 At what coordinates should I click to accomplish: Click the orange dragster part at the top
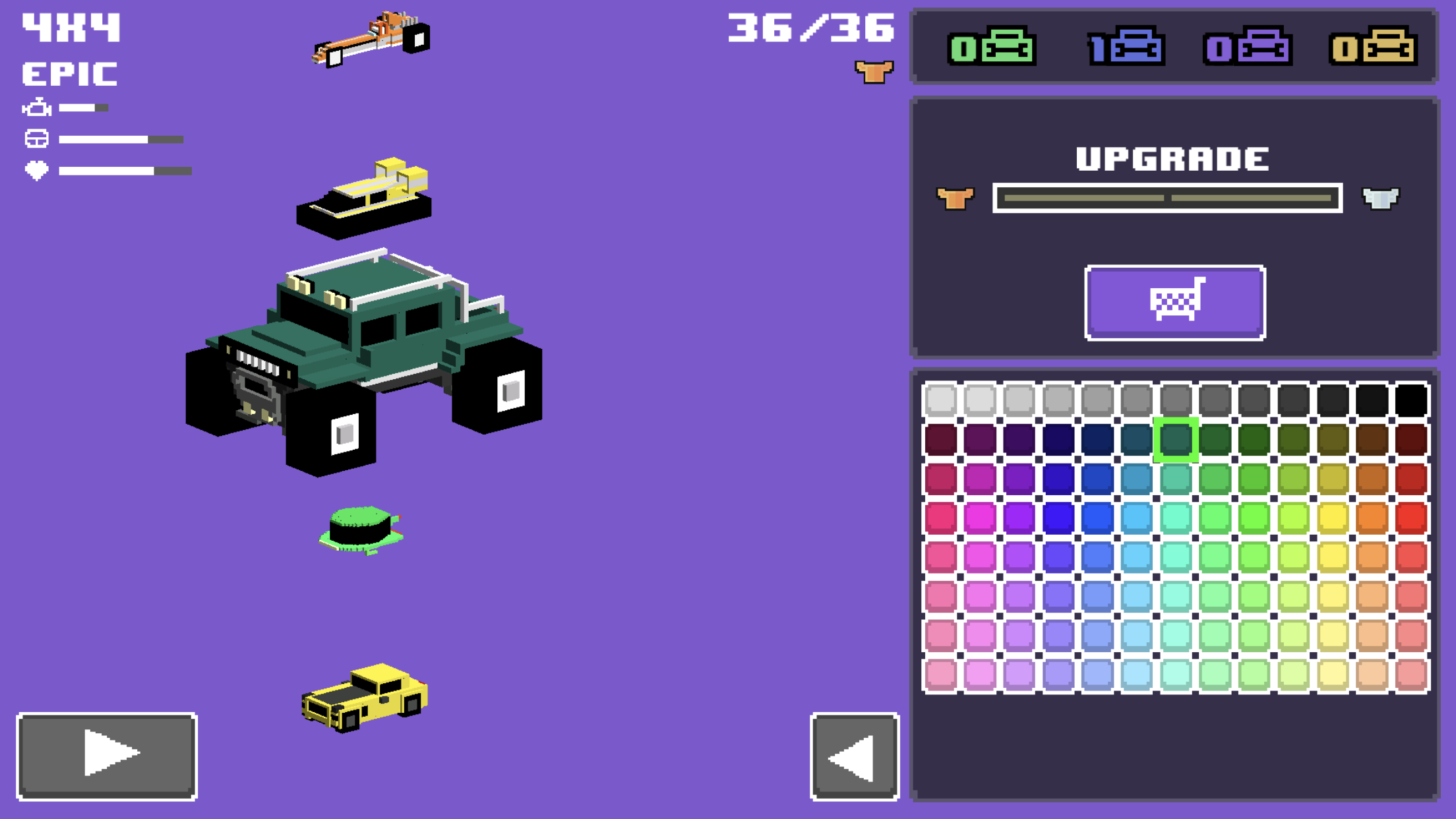click(x=373, y=40)
